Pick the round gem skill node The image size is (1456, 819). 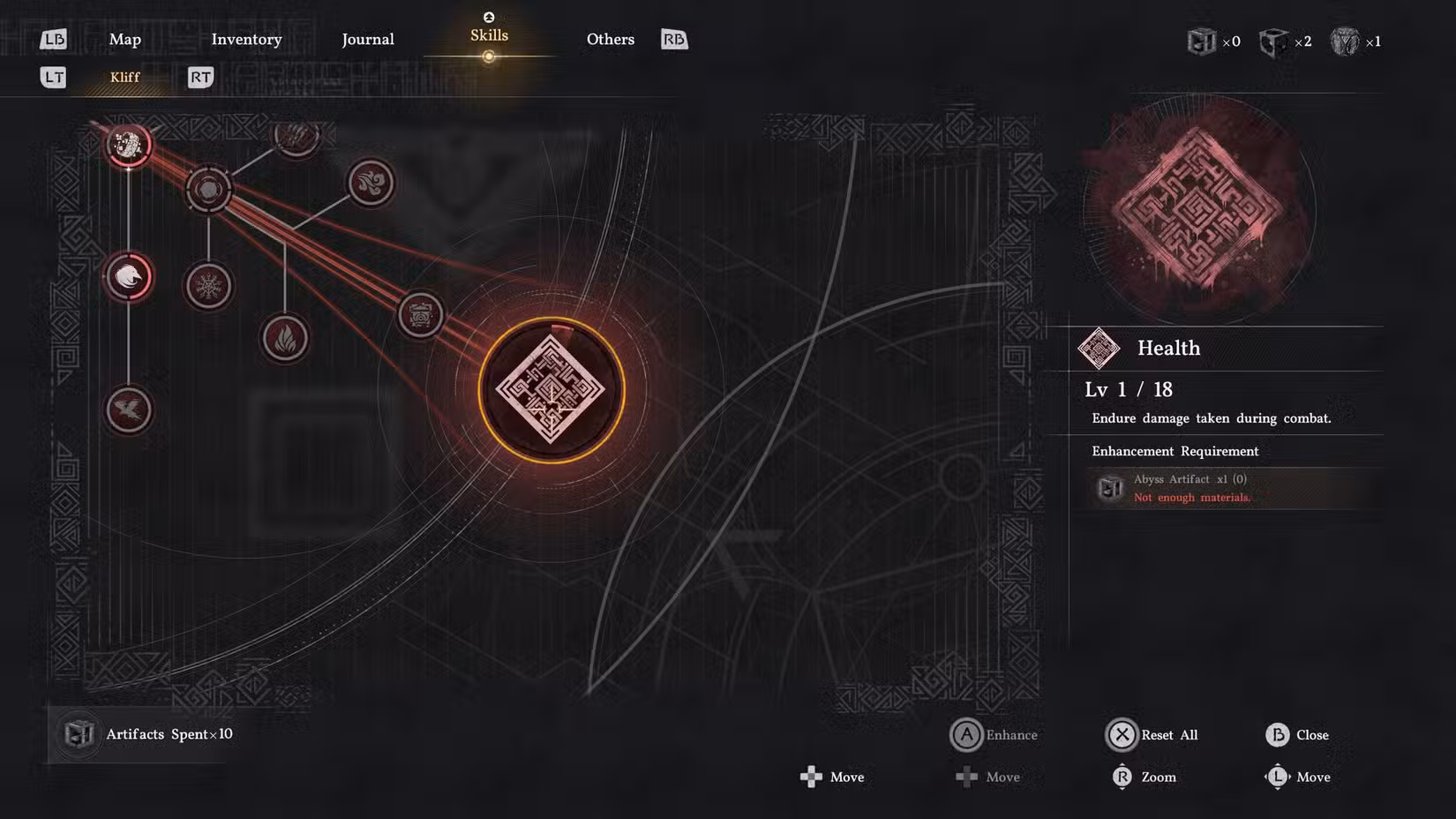click(208, 189)
